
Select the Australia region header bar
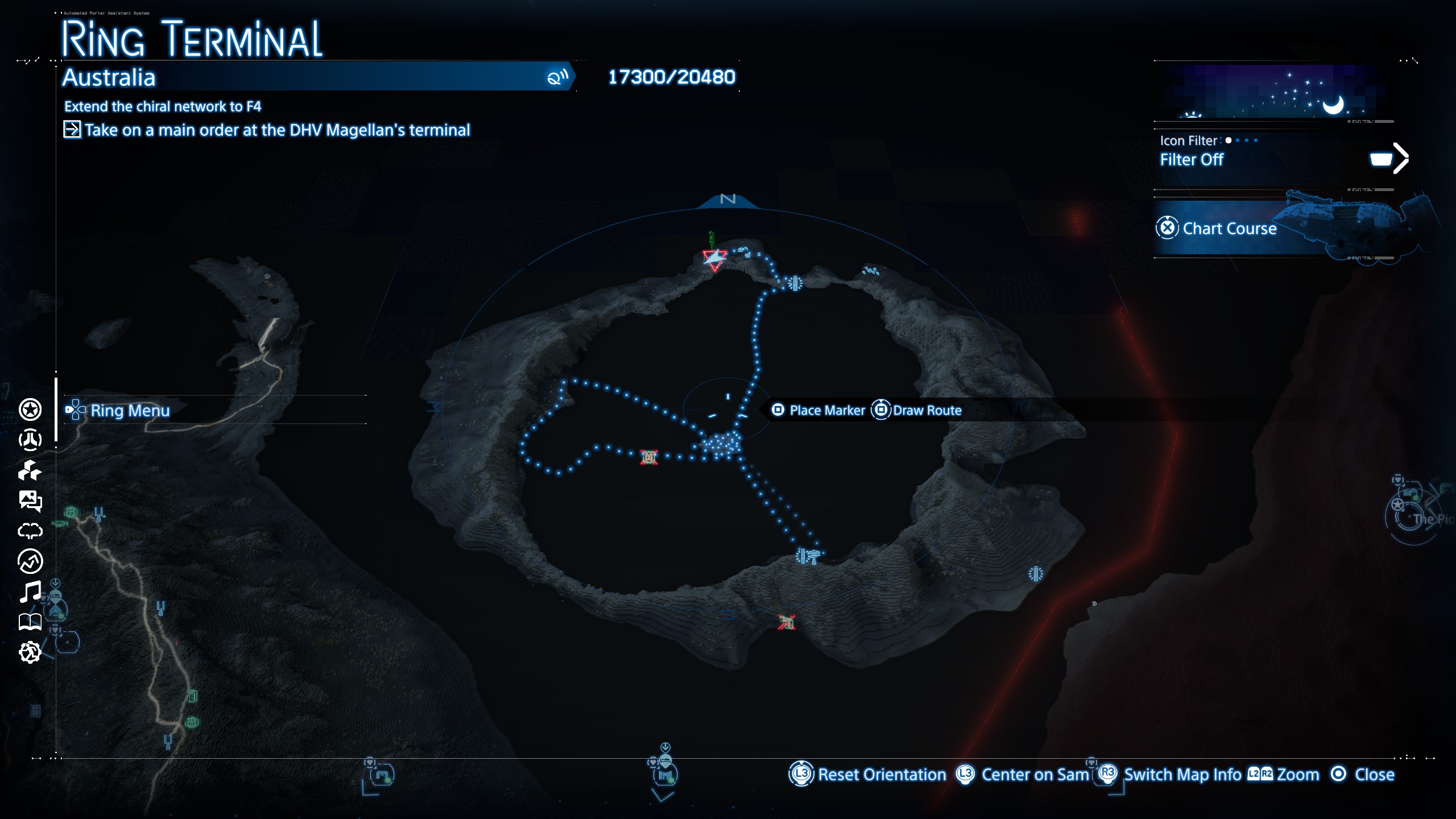click(x=316, y=77)
